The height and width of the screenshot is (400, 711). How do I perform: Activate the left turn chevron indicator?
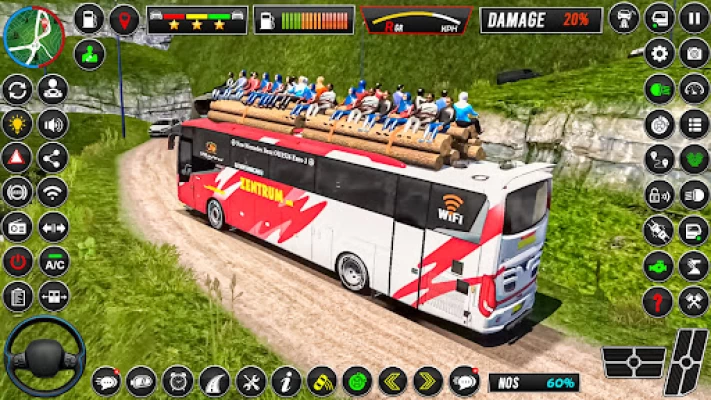pyautogui.click(x=392, y=381)
